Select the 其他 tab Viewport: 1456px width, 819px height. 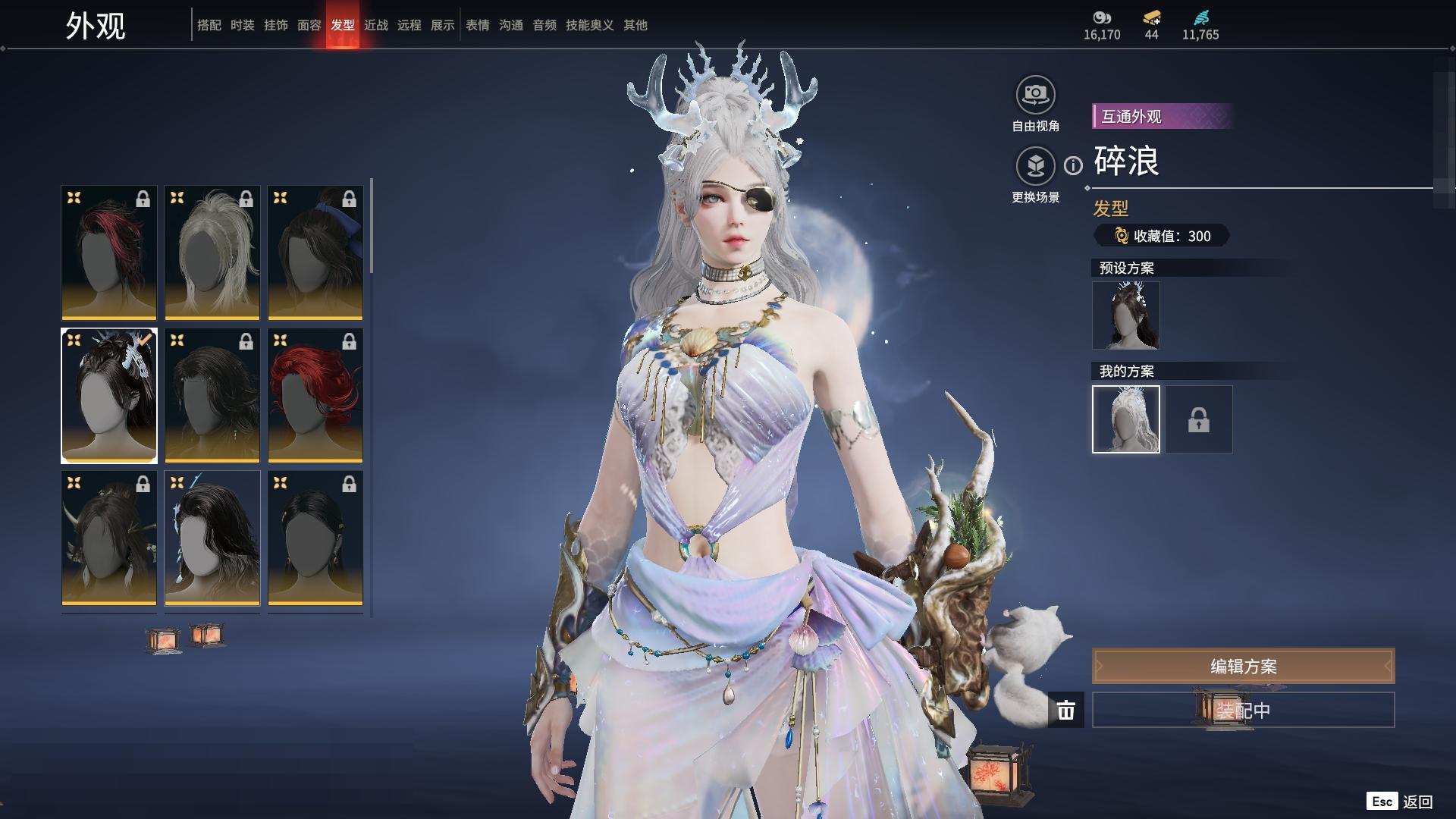(x=635, y=25)
